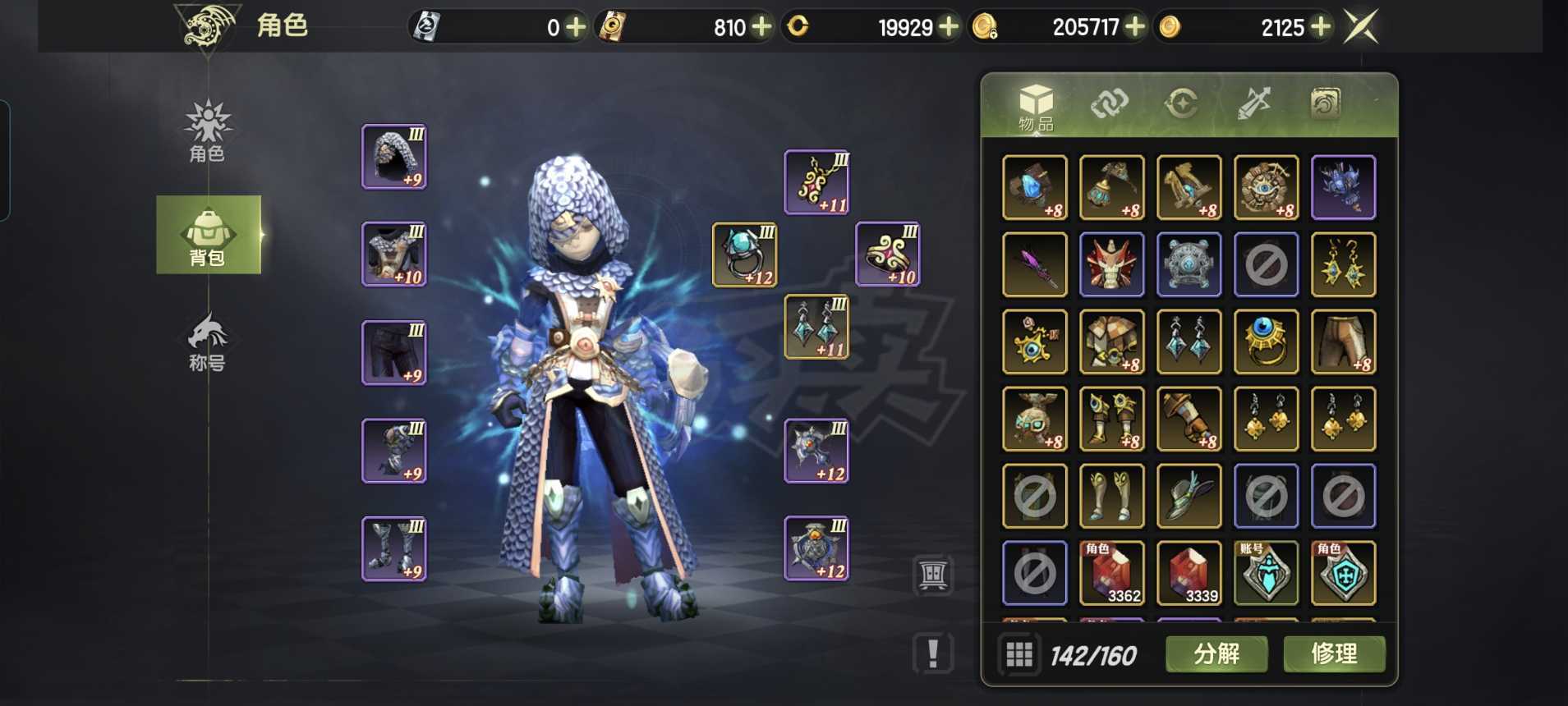Select the 物品 items tab
The height and width of the screenshot is (706, 1568).
[1036, 108]
